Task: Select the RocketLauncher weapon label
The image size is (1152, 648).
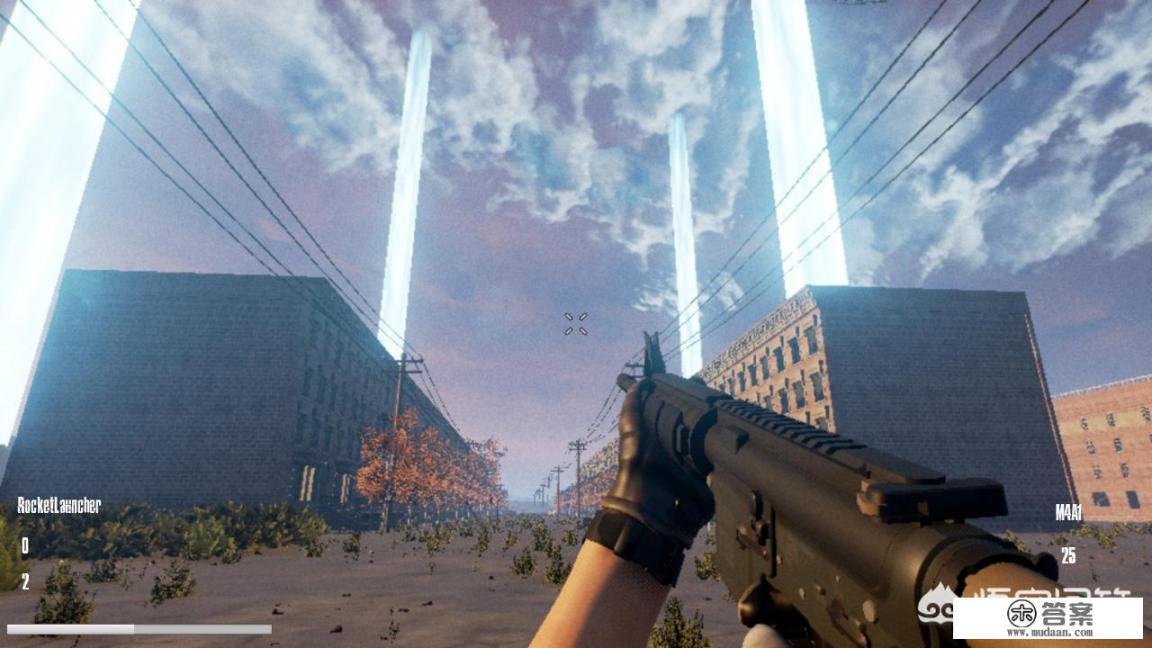Action: 59,505
